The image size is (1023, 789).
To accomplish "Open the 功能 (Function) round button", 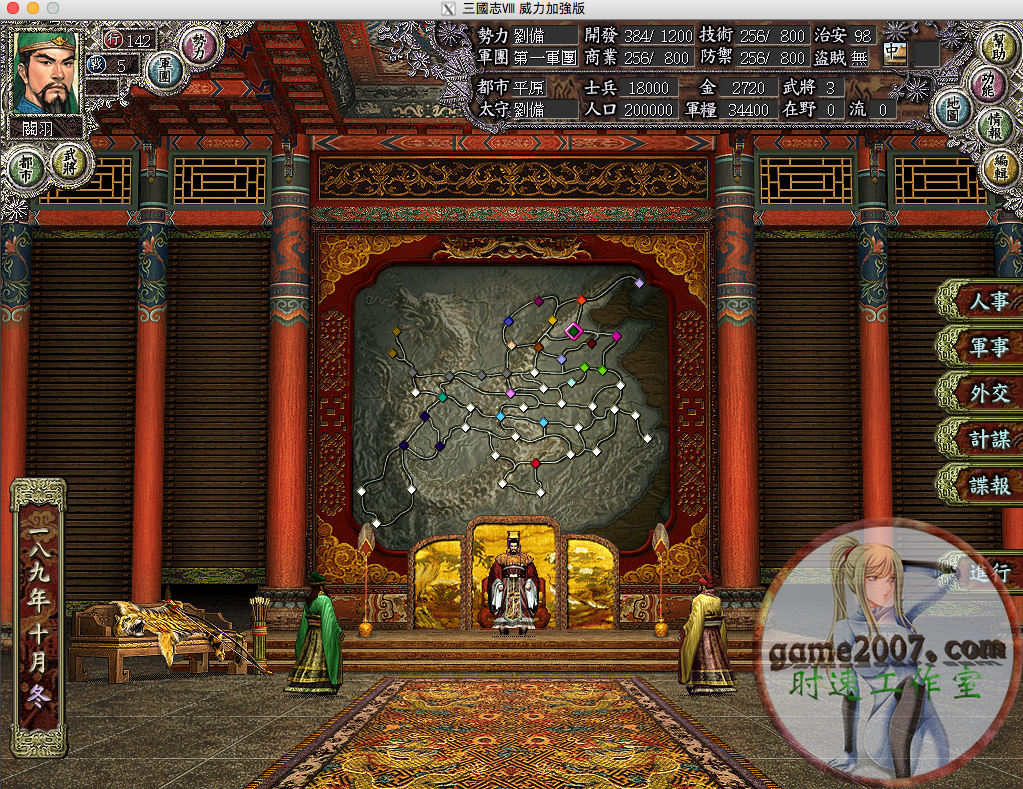I will [992, 80].
